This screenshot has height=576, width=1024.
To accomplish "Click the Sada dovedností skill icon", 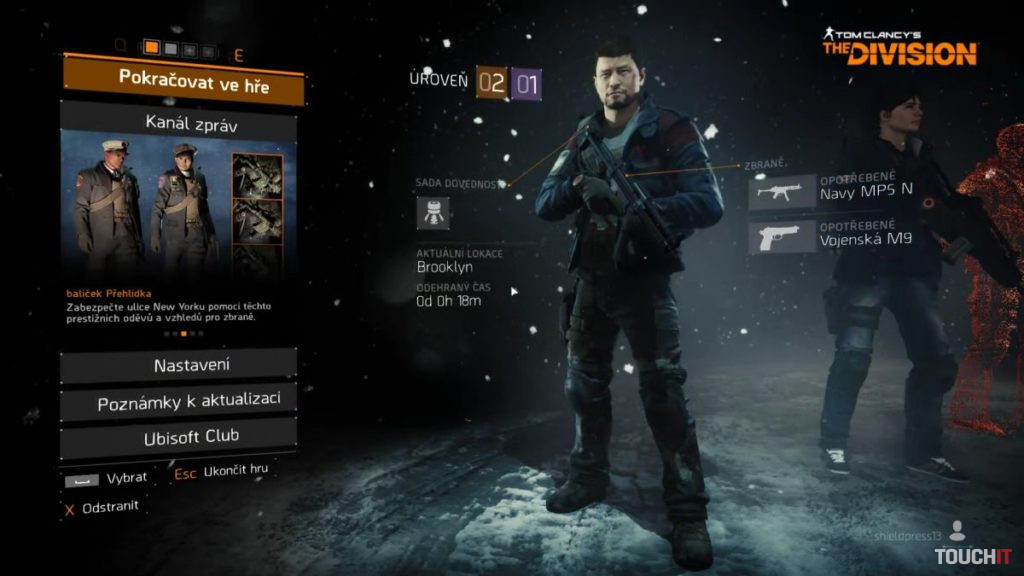I will point(433,212).
